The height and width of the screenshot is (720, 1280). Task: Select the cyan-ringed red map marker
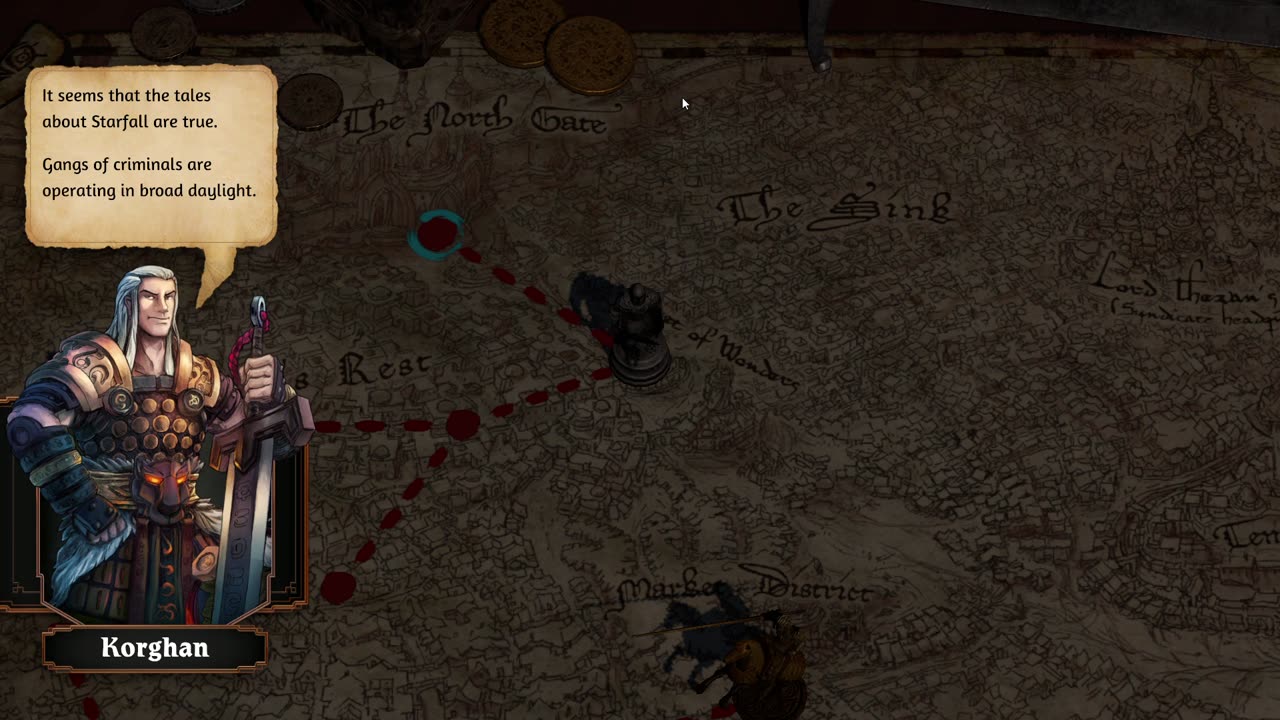point(436,234)
